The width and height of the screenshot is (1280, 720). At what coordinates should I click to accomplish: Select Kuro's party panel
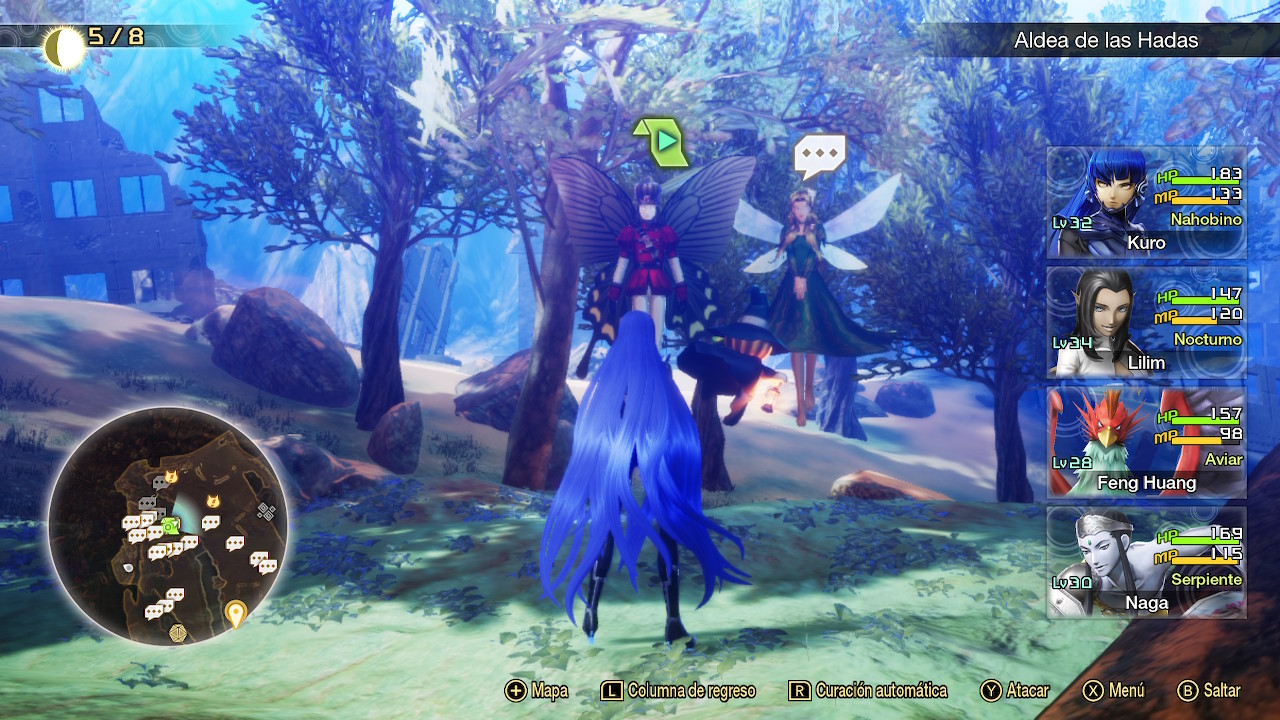click(x=1146, y=203)
